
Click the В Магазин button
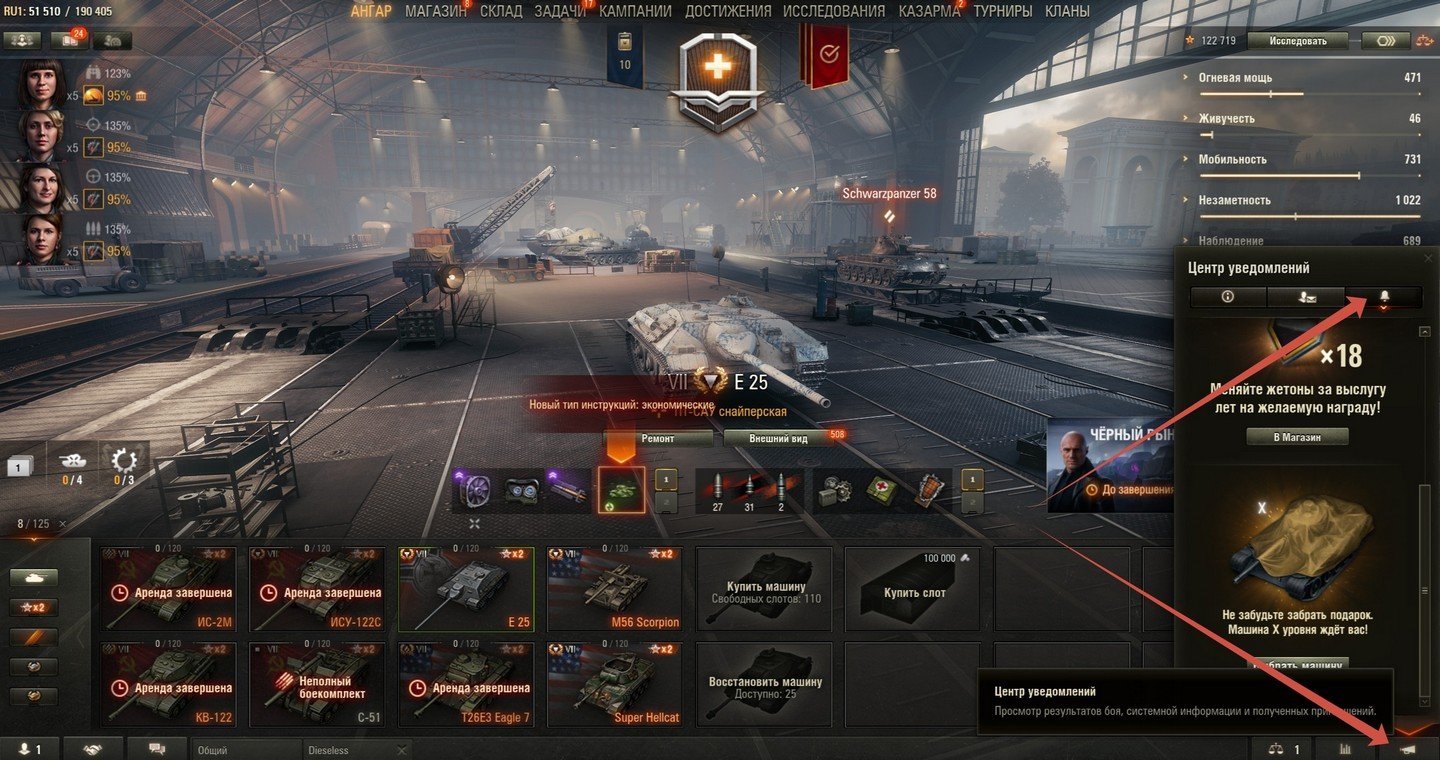click(1297, 437)
